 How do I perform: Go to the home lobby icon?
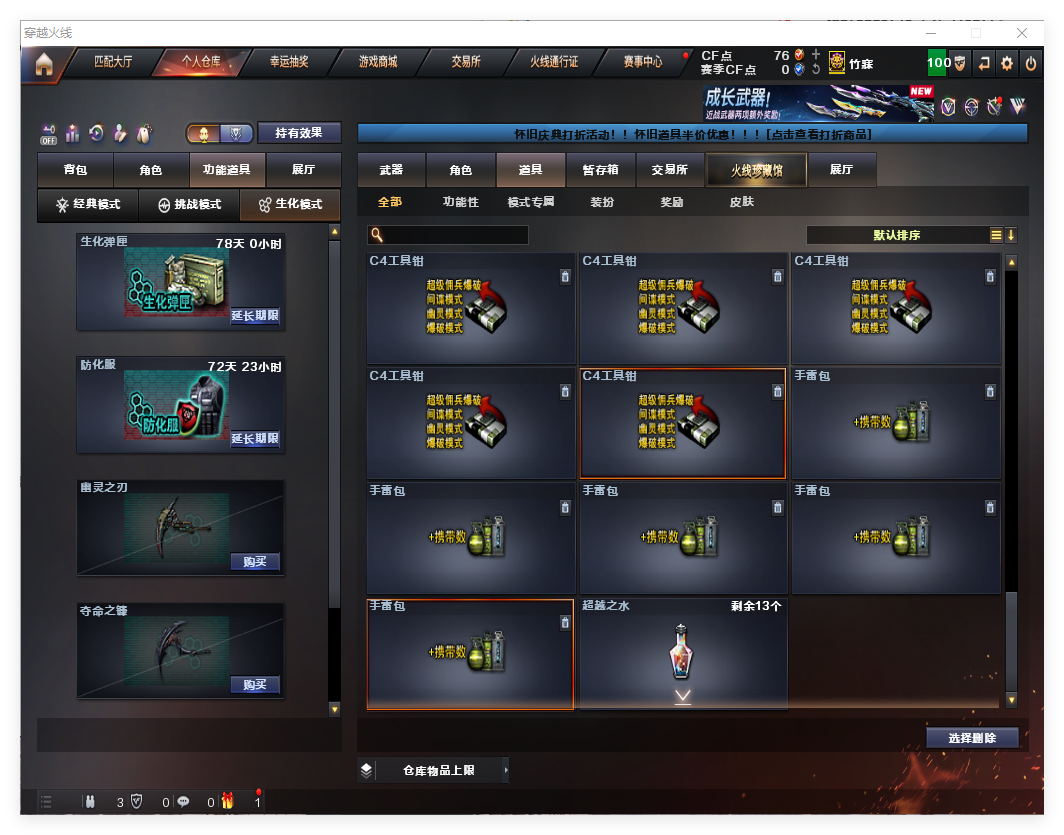pyautogui.click(x=44, y=64)
